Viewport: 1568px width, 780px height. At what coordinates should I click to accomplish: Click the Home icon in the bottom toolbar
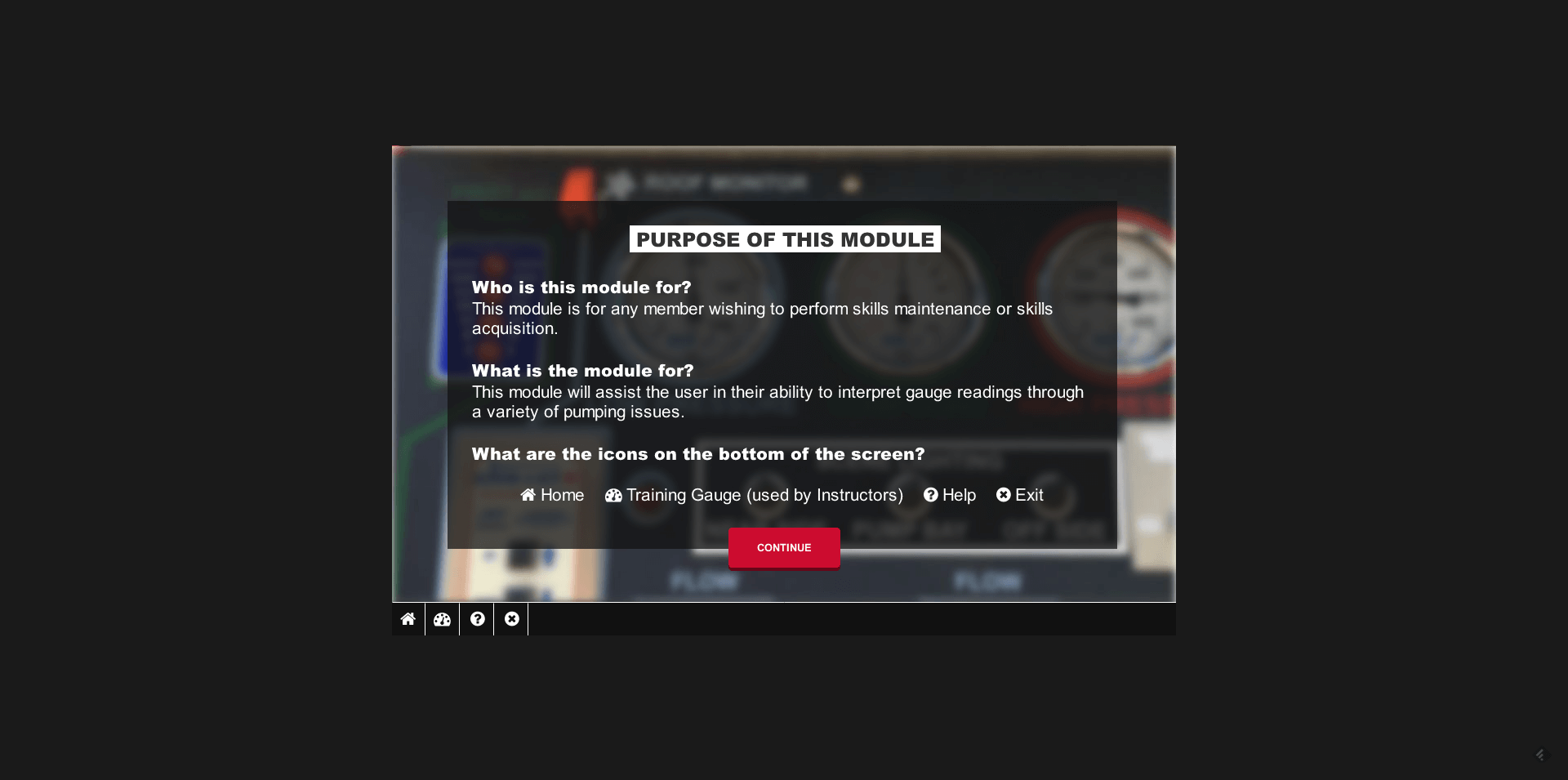pyautogui.click(x=408, y=619)
